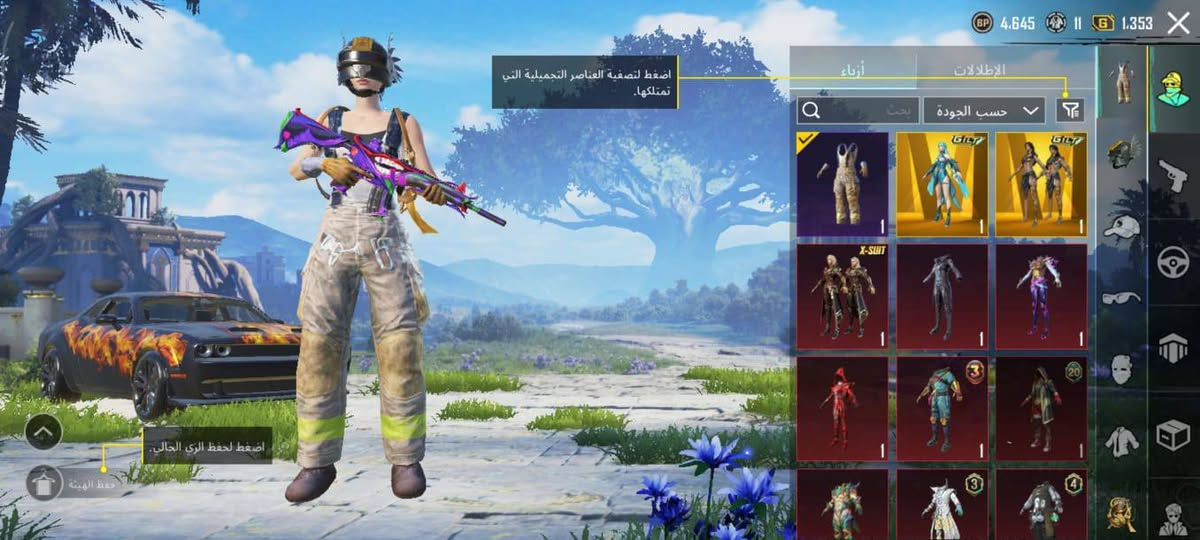The width and height of the screenshot is (1200, 540).
Task: Open the cap hat category
Action: [x=1122, y=226]
